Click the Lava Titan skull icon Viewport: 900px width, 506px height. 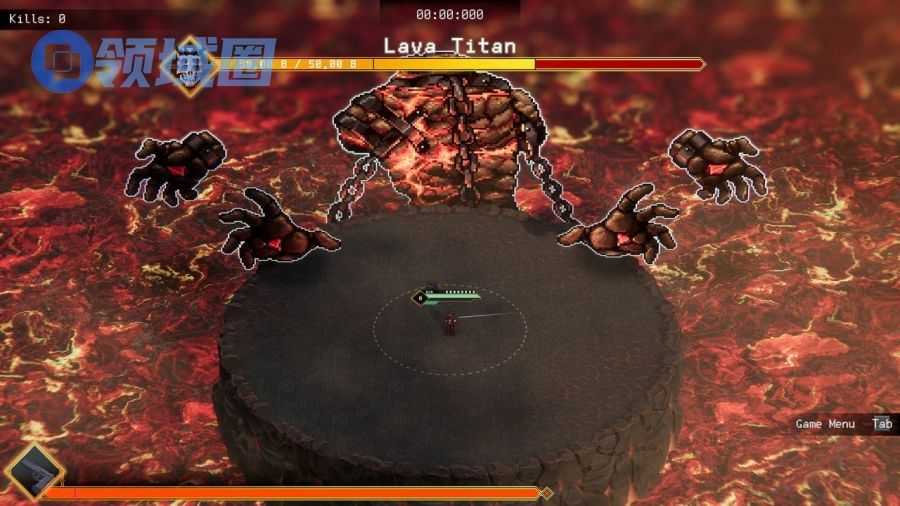[188, 66]
